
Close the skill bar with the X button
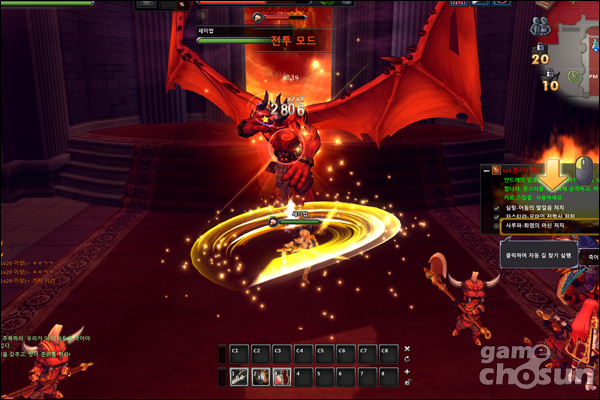point(407,348)
